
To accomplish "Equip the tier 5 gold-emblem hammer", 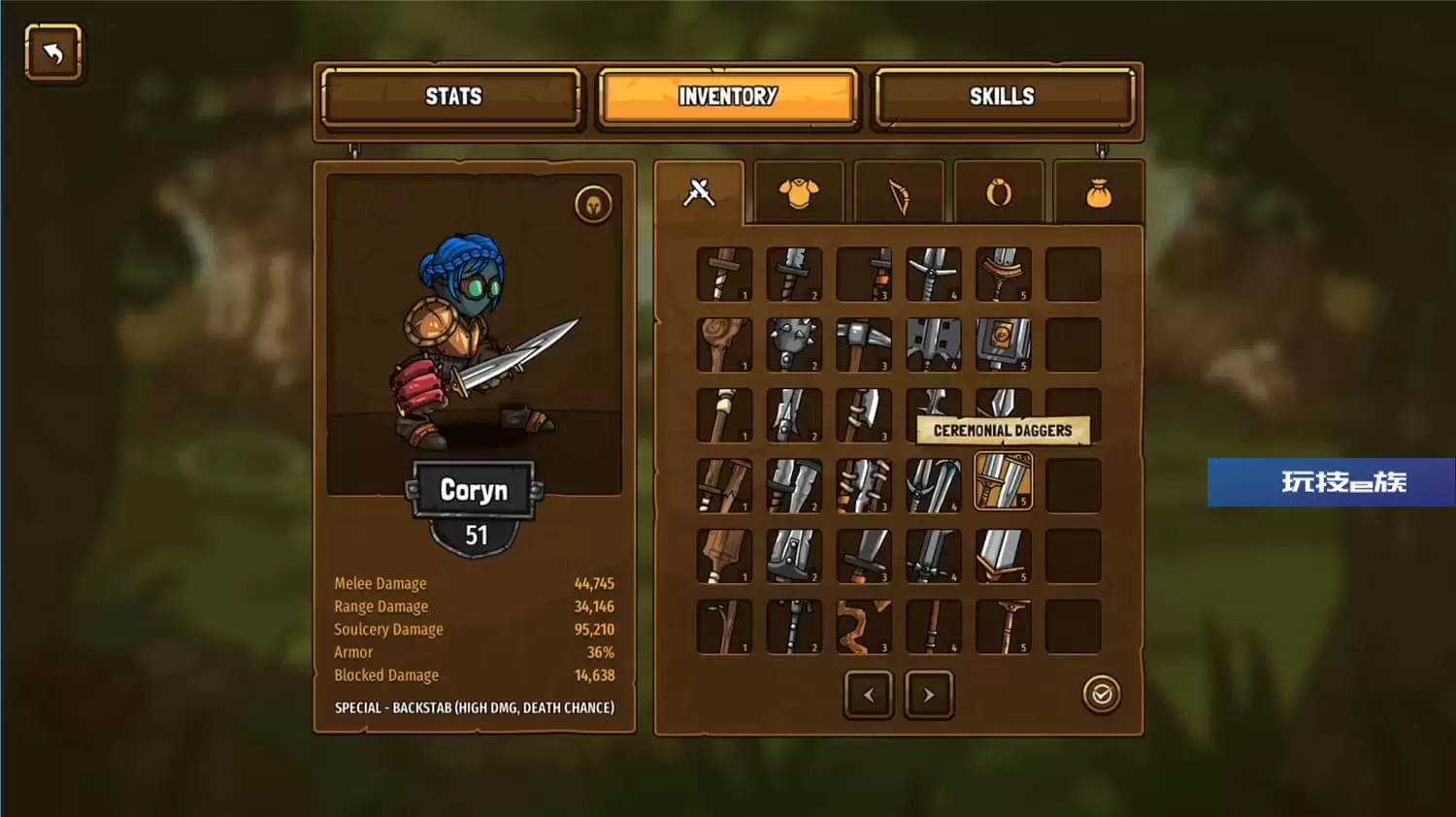I will (1003, 344).
